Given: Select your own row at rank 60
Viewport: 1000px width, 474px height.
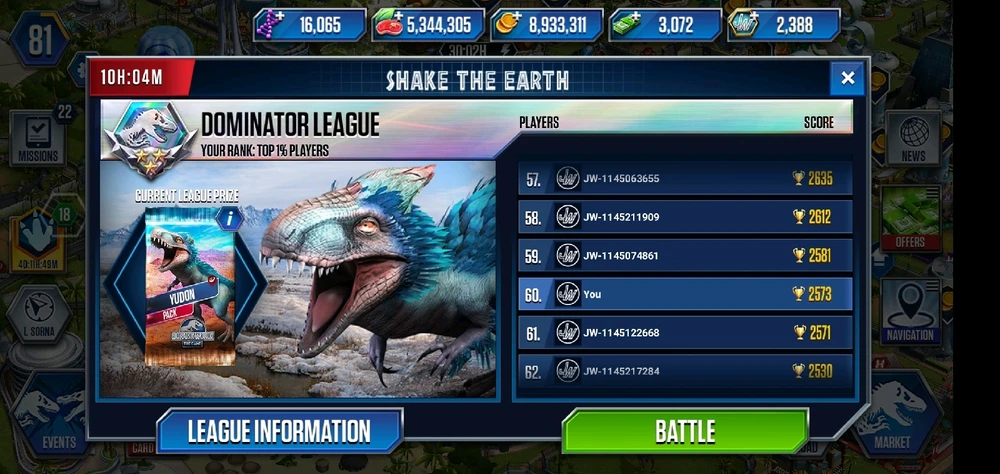Looking at the screenshot, I should [685, 294].
